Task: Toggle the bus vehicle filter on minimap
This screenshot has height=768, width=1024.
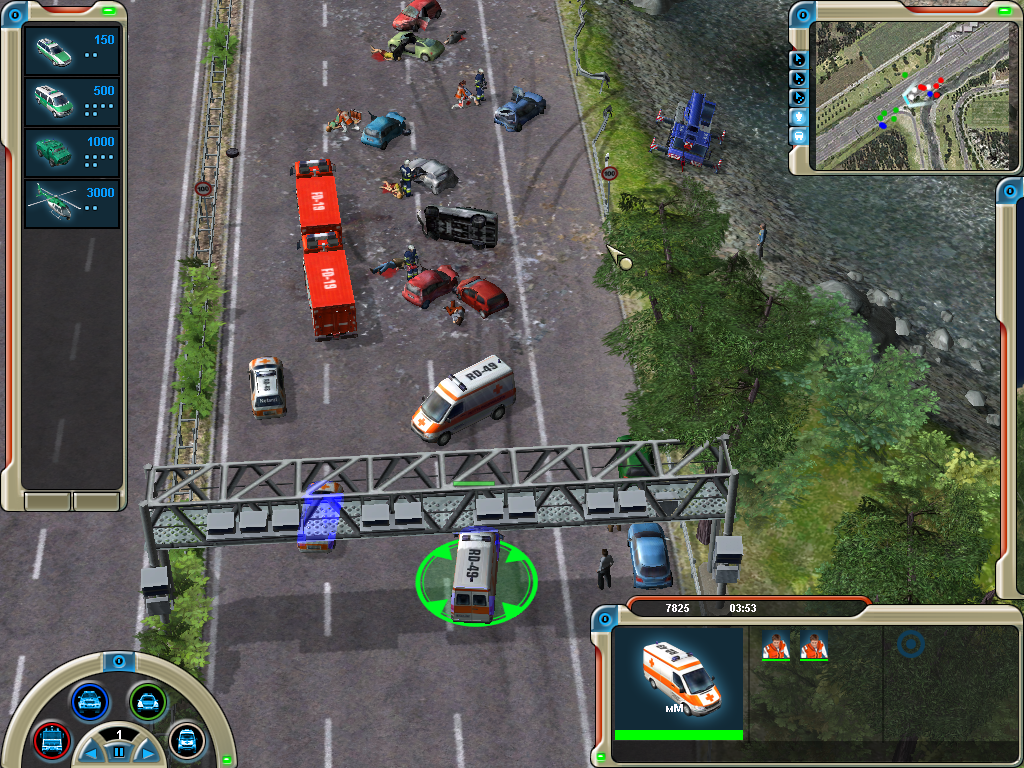Action: tap(799, 135)
